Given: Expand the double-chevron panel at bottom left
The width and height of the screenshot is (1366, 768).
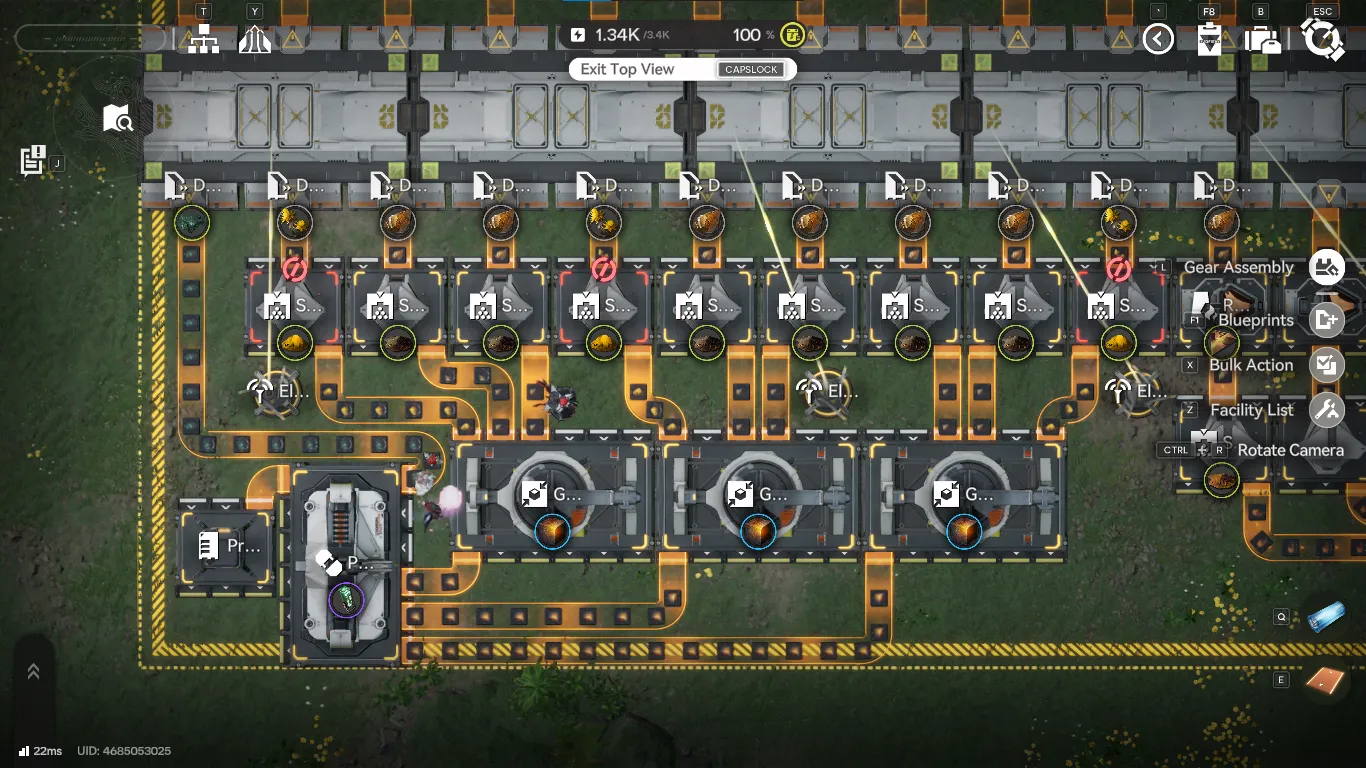Looking at the screenshot, I should point(33,672).
